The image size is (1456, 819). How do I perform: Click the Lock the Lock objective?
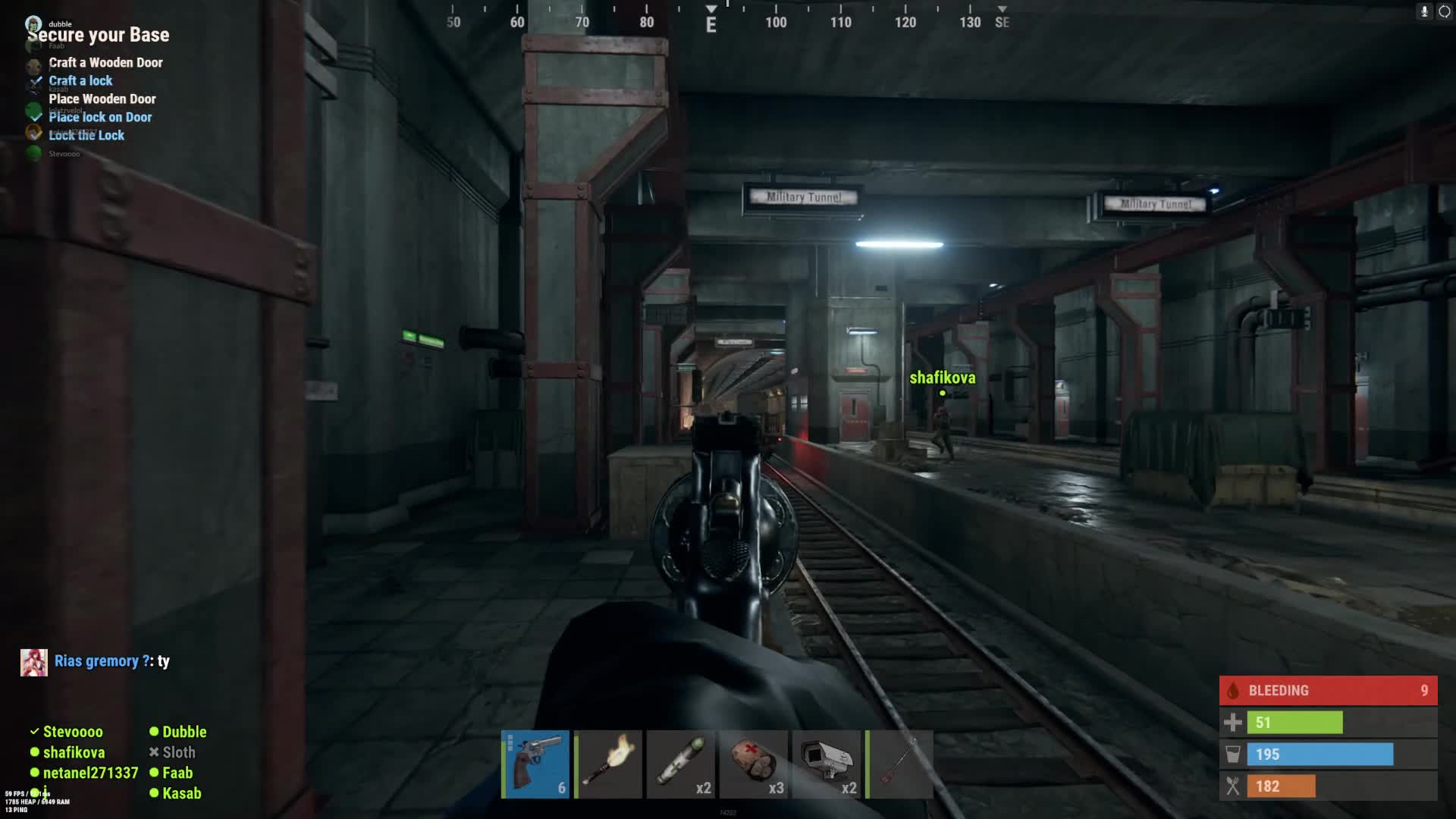click(x=86, y=136)
